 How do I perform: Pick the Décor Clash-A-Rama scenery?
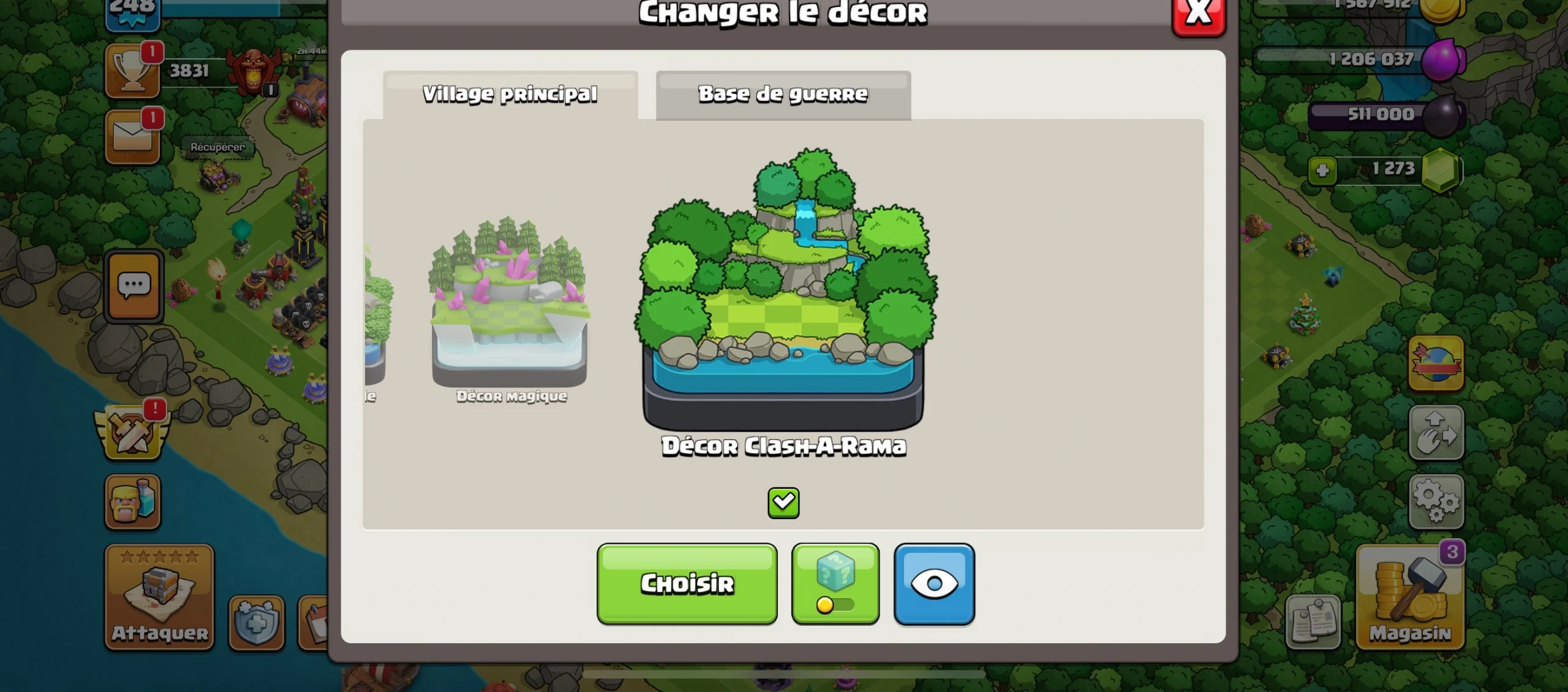[784, 294]
